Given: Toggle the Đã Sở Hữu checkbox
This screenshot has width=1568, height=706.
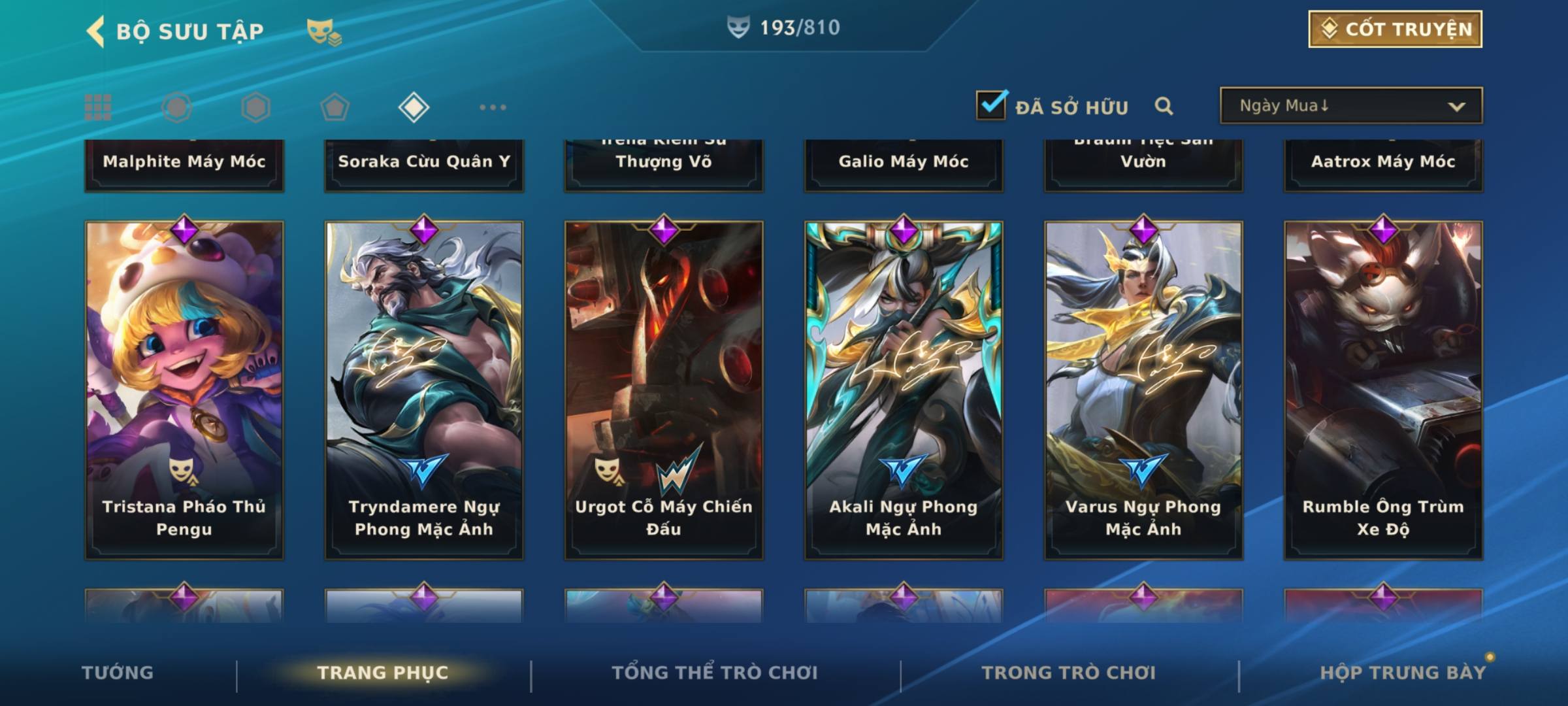Looking at the screenshot, I should coord(991,105).
